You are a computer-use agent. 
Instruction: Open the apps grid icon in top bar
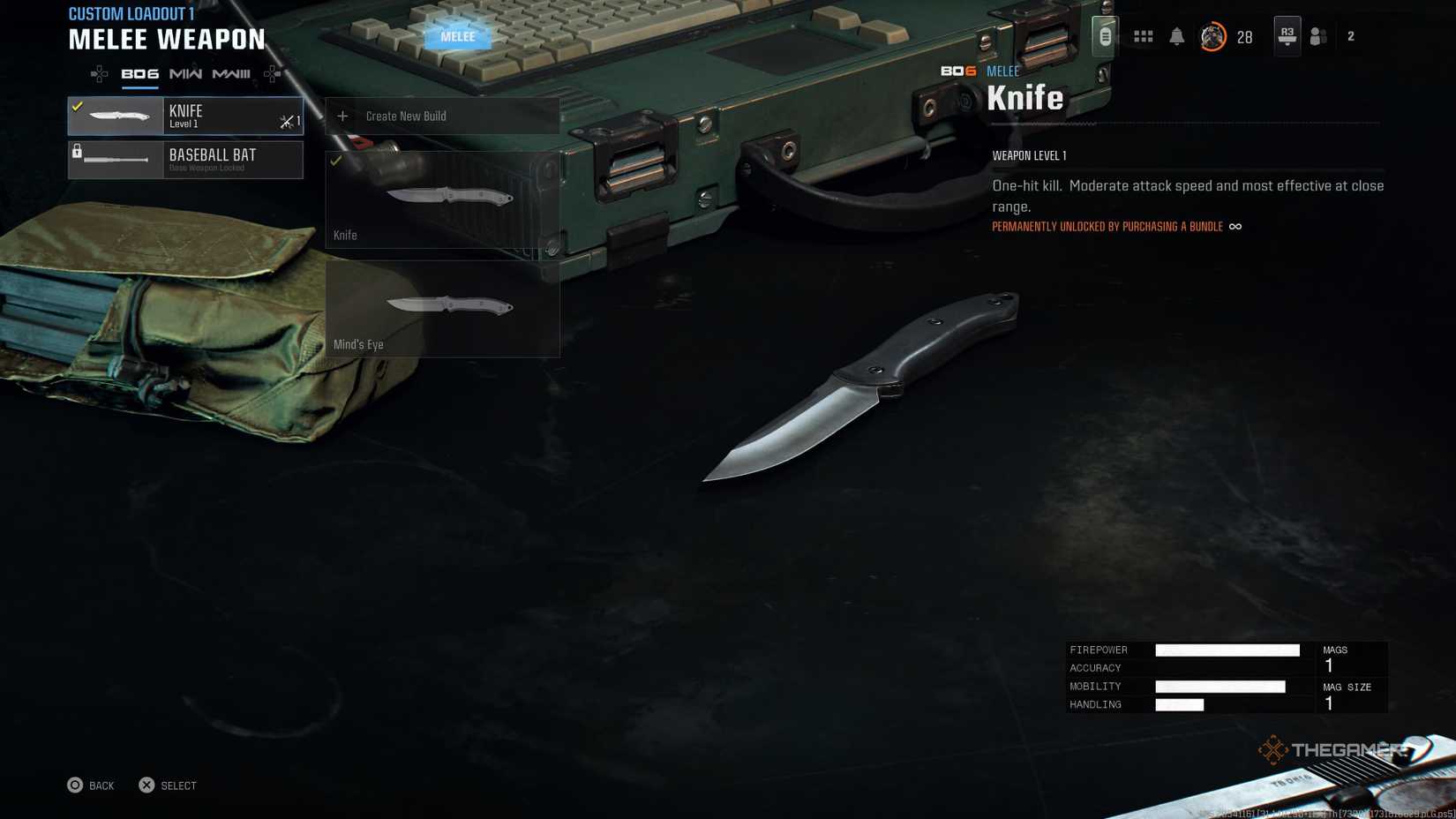pos(1143,35)
